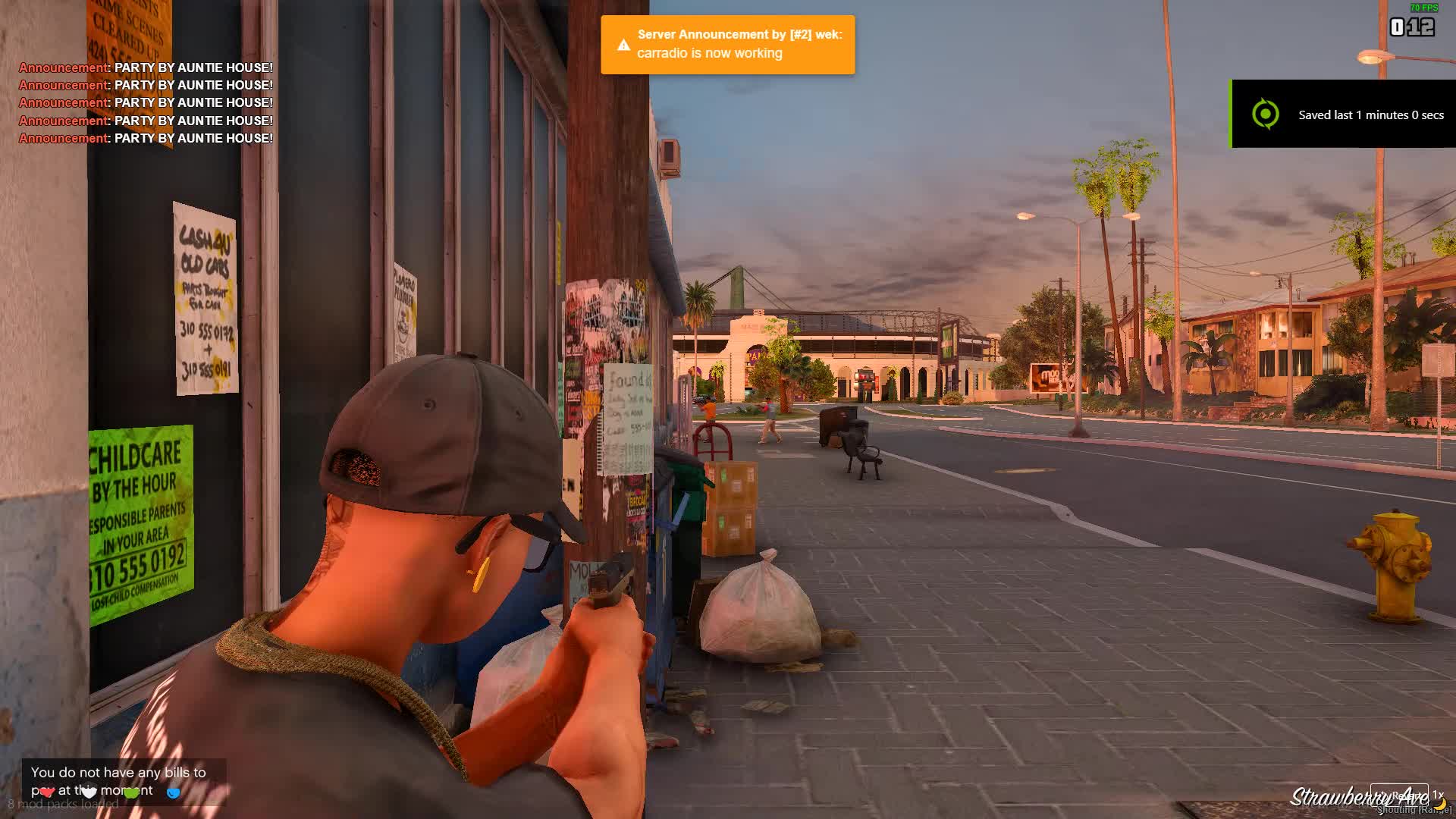Screen dimensions: 1456x819
Task: Click the red heart health icon
Action: [47, 792]
